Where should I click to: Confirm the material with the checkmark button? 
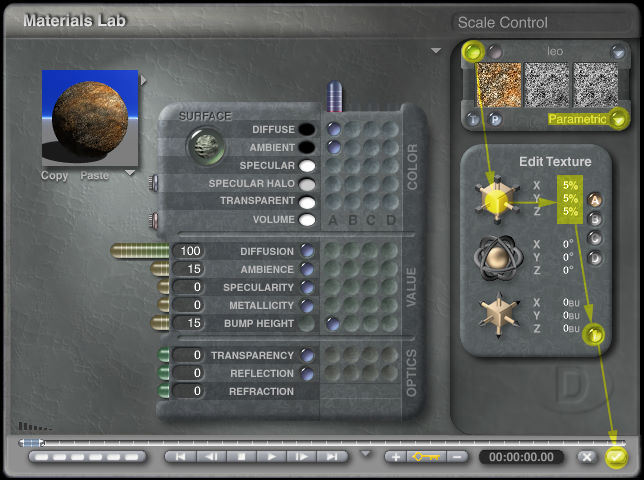(x=616, y=457)
